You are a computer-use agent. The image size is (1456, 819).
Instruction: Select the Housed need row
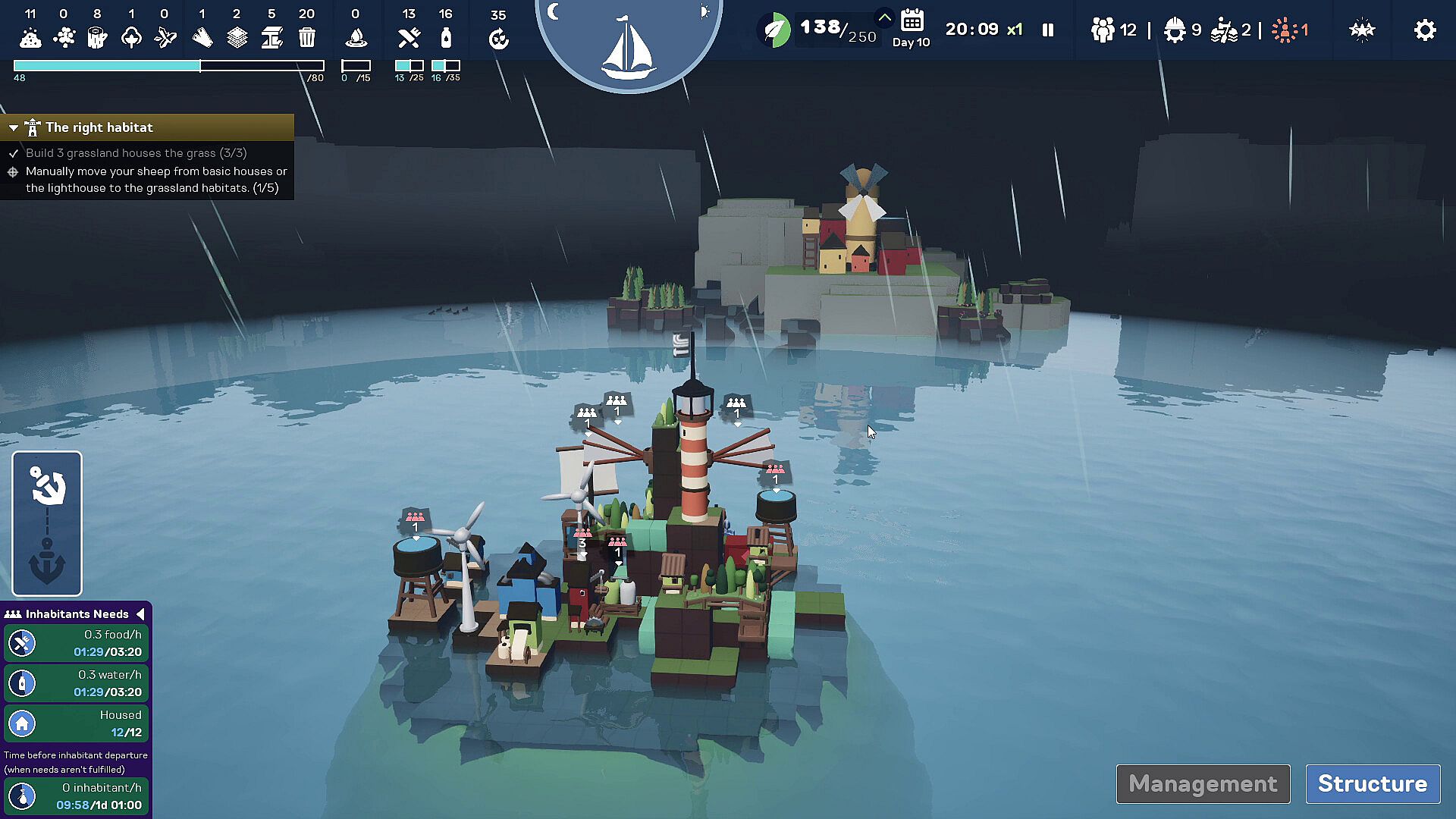point(76,723)
